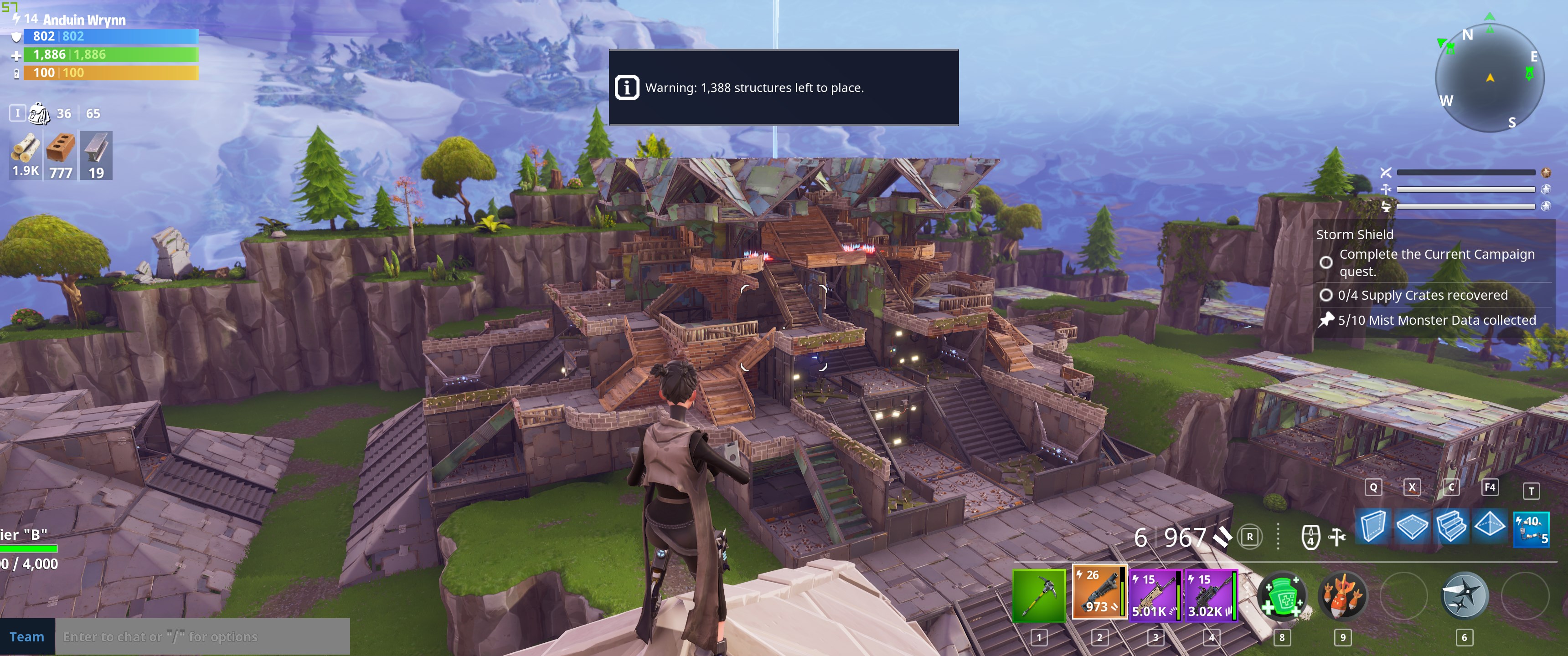Open the Team chat channel selector
The image size is (1568, 656).
tap(27, 636)
